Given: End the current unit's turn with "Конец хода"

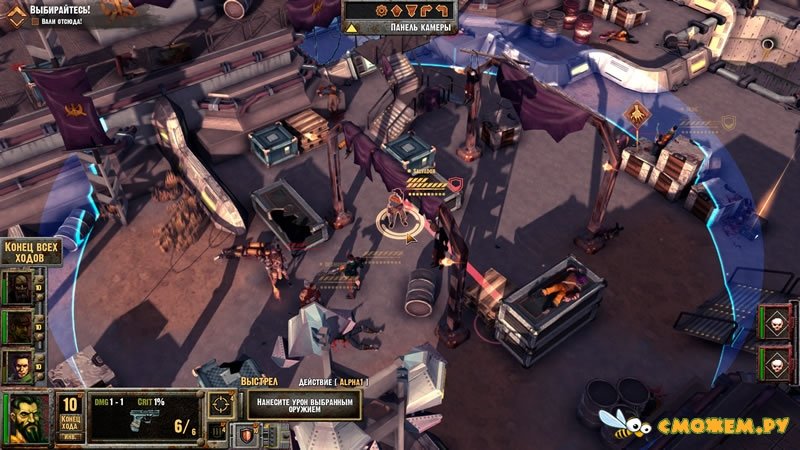Looking at the screenshot, I should tap(69, 425).
